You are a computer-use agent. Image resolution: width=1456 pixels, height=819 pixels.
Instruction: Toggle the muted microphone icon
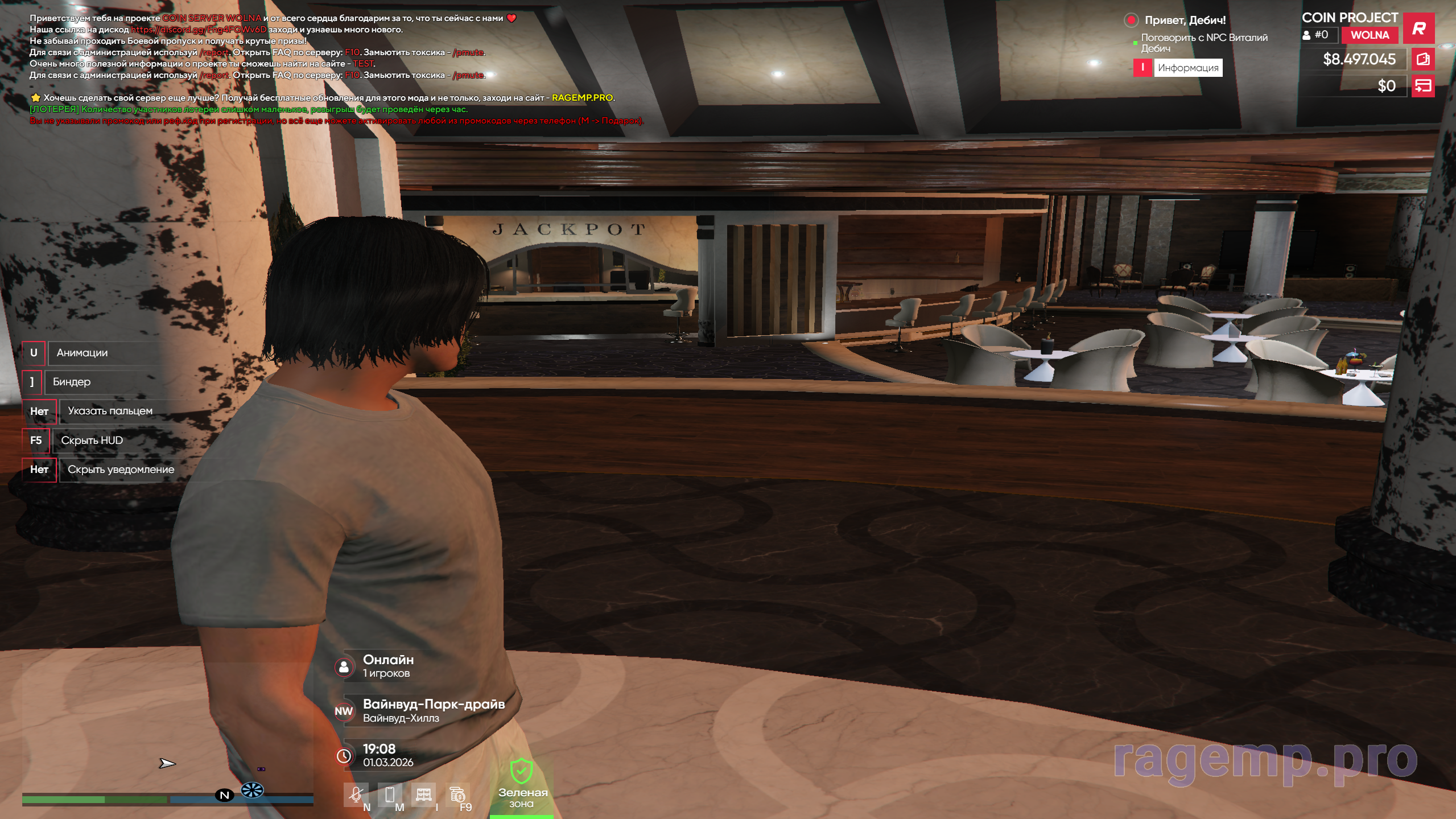(356, 794)
